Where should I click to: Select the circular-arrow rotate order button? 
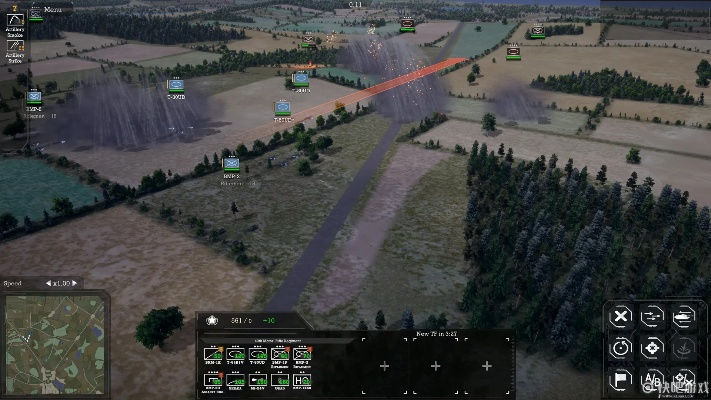[x=621, y=349]
